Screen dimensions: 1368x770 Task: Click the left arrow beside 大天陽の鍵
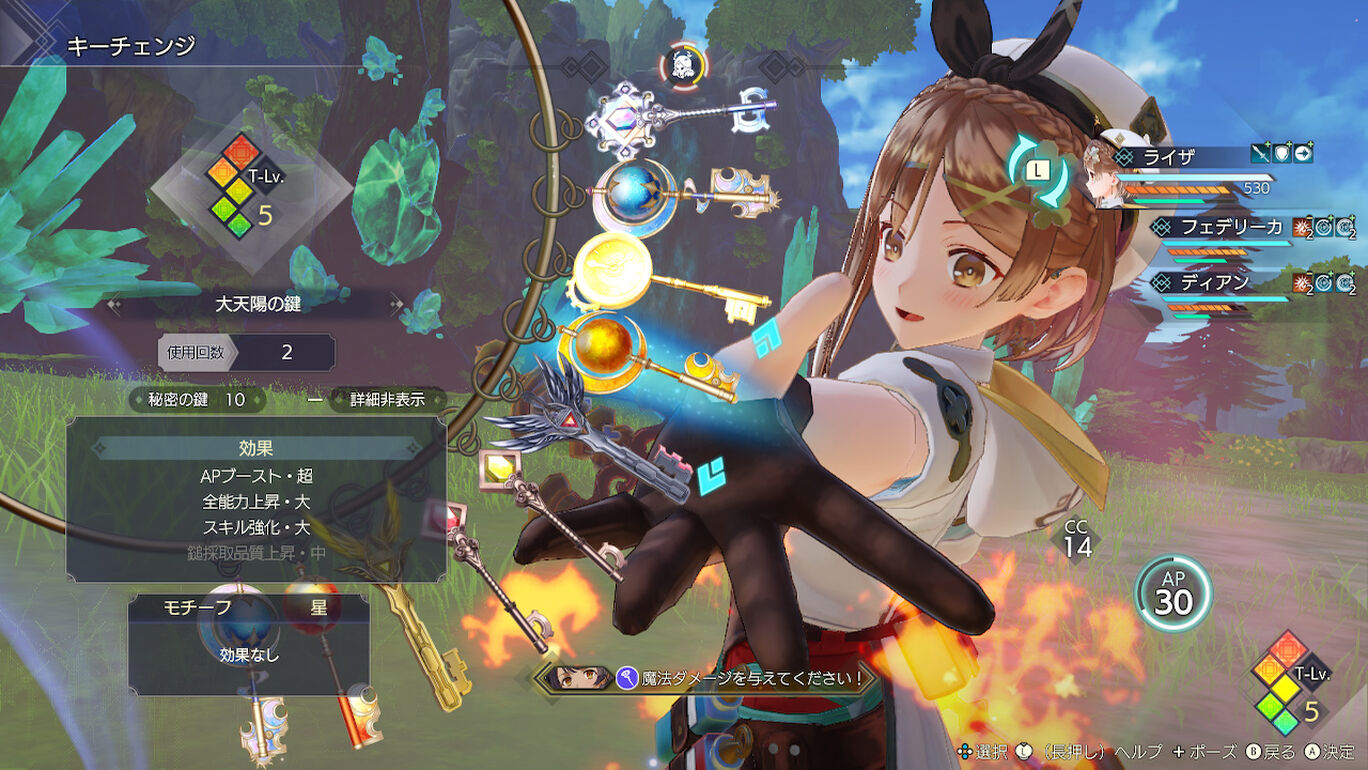pyautogui.click(x=113, y=303)
